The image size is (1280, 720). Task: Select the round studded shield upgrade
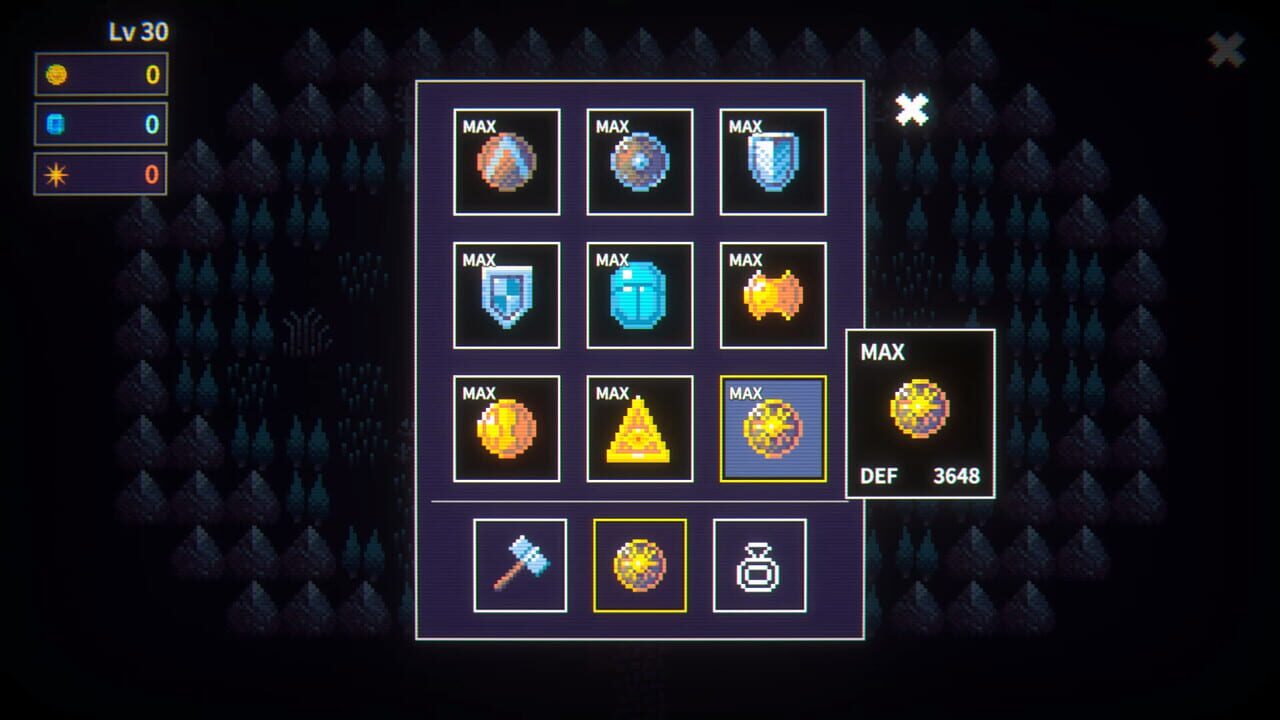coord(639,161)
